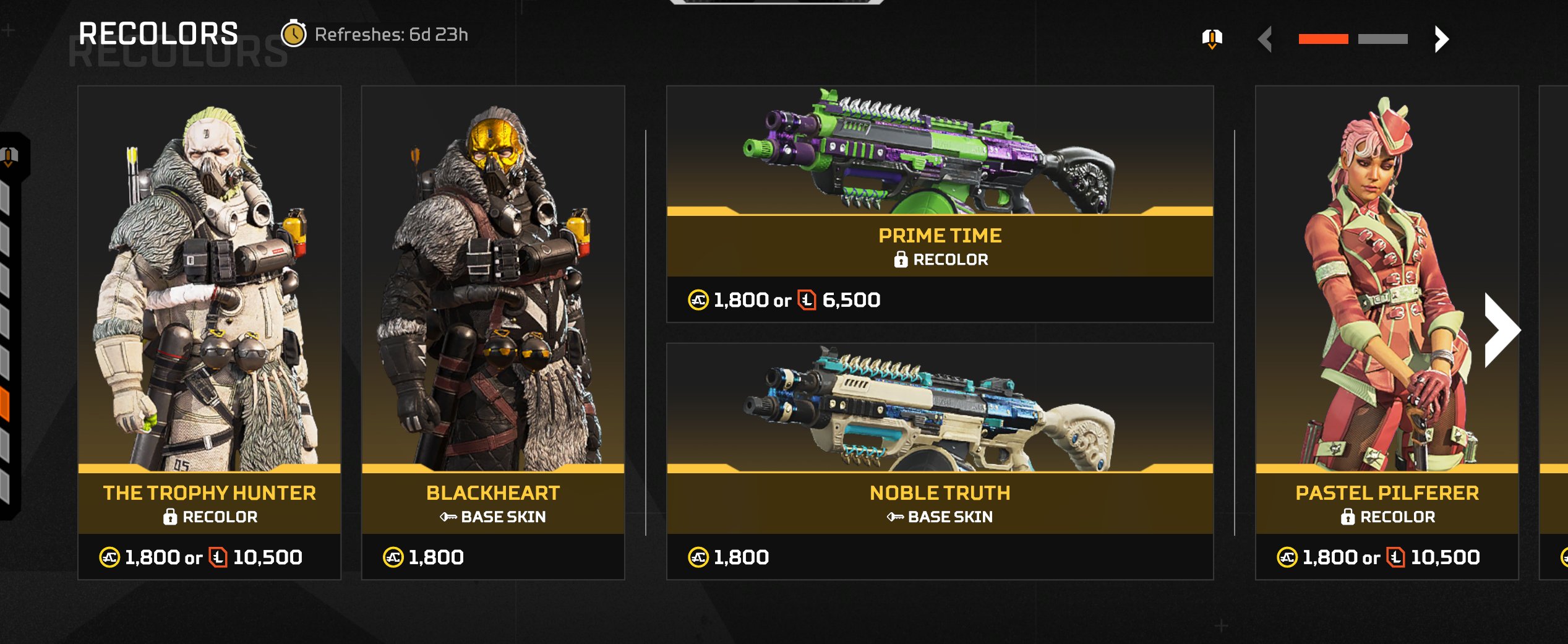Image resolution: width=1568 pixels, height=644 pixels.
Task: Click the bookmark icon beside the page arrows
Action: pyautogui.click(x=1212, y=38)
